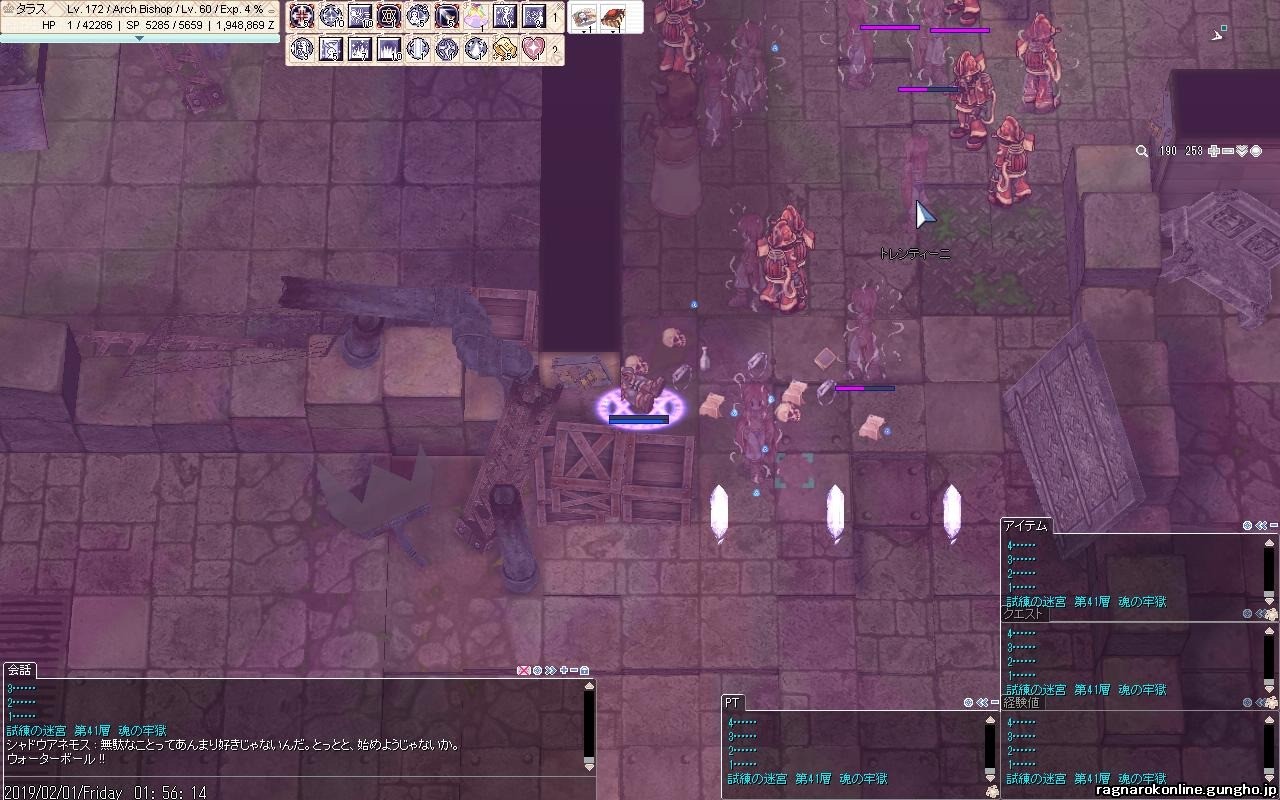Switch to the クエスト log tab
The width and height of the screenshot is (1280, 800).
[x=1023, y=614]
